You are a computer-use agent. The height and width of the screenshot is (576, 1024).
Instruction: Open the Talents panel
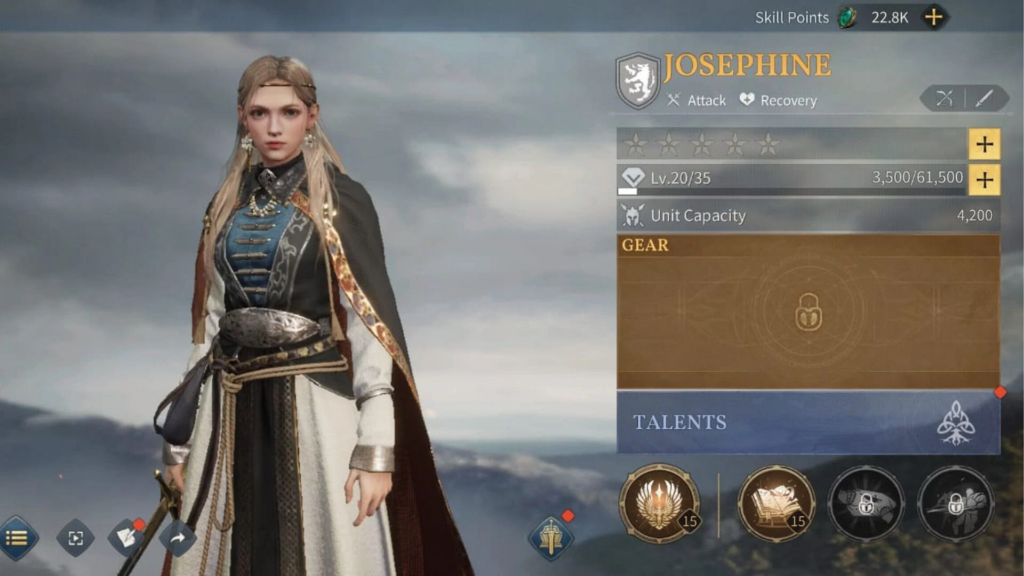[x=808, y=422]
